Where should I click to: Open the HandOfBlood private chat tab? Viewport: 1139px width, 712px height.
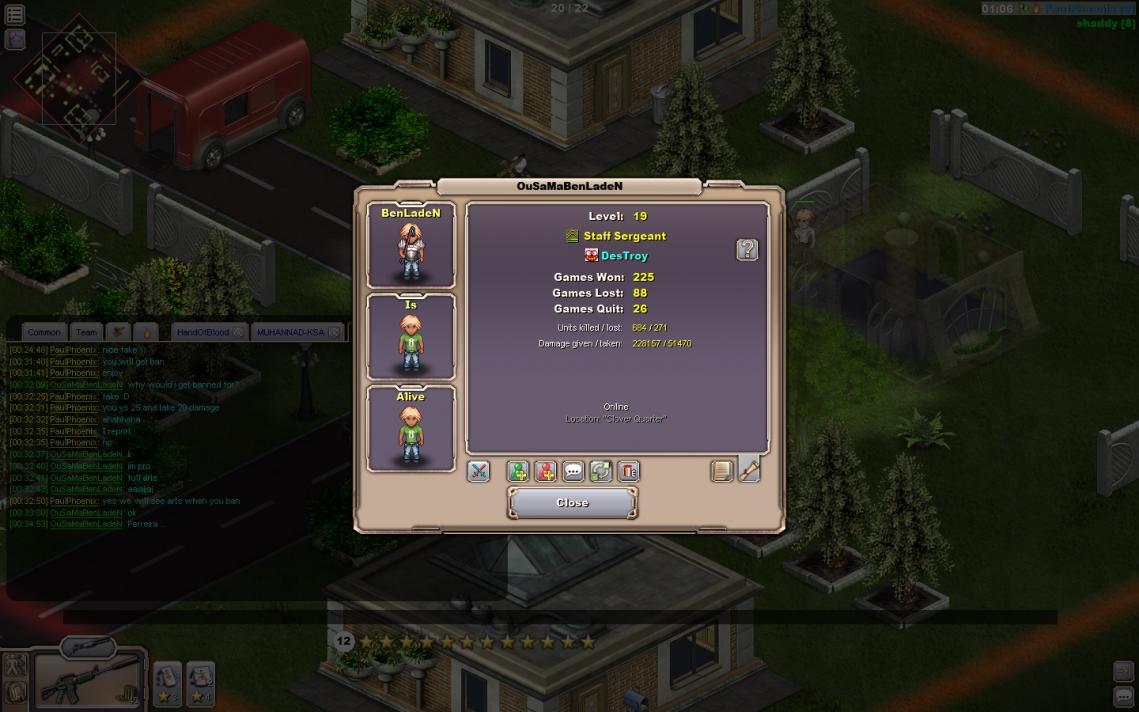click(202, 332)
